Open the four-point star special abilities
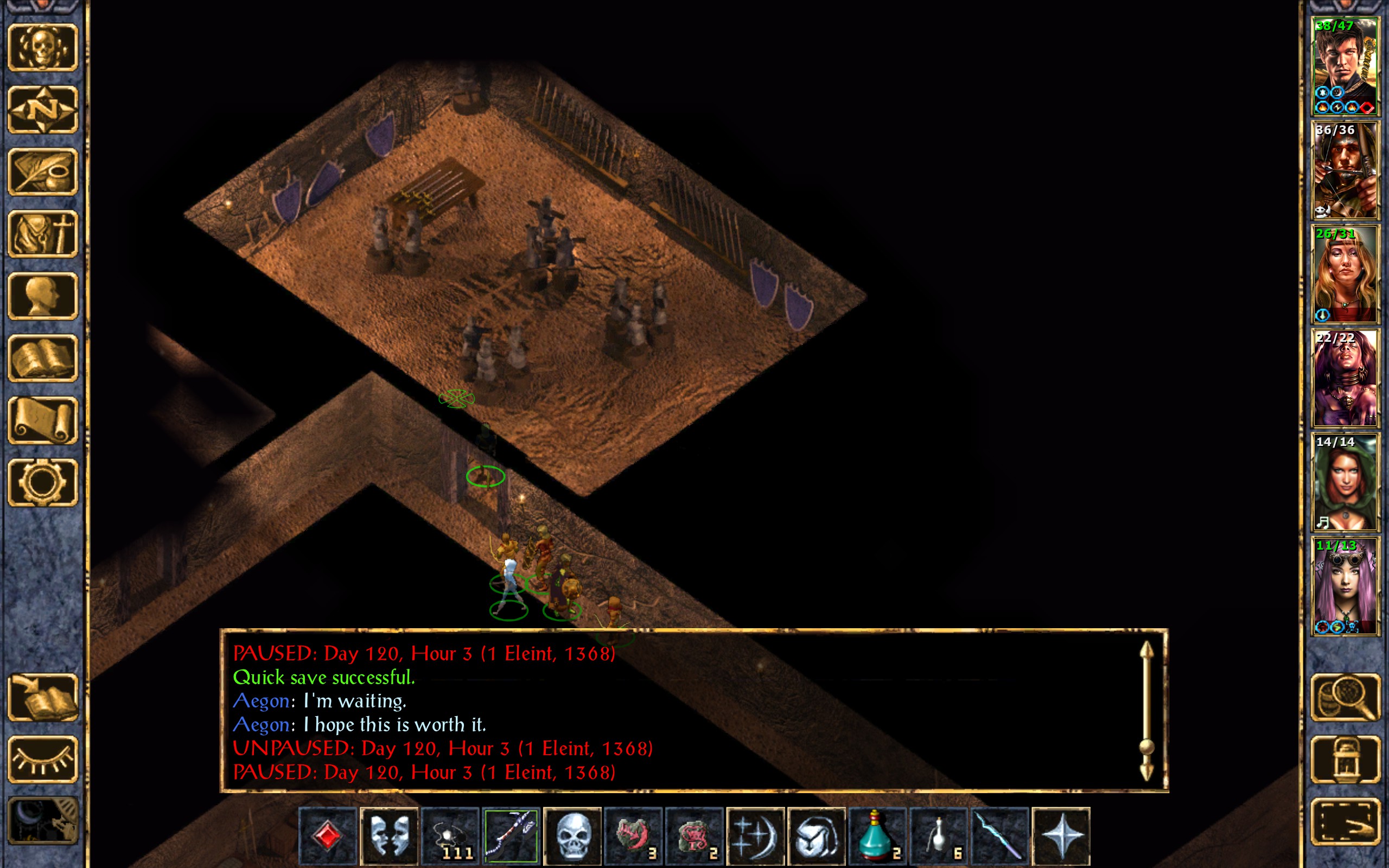 (x=1061, y=836)
